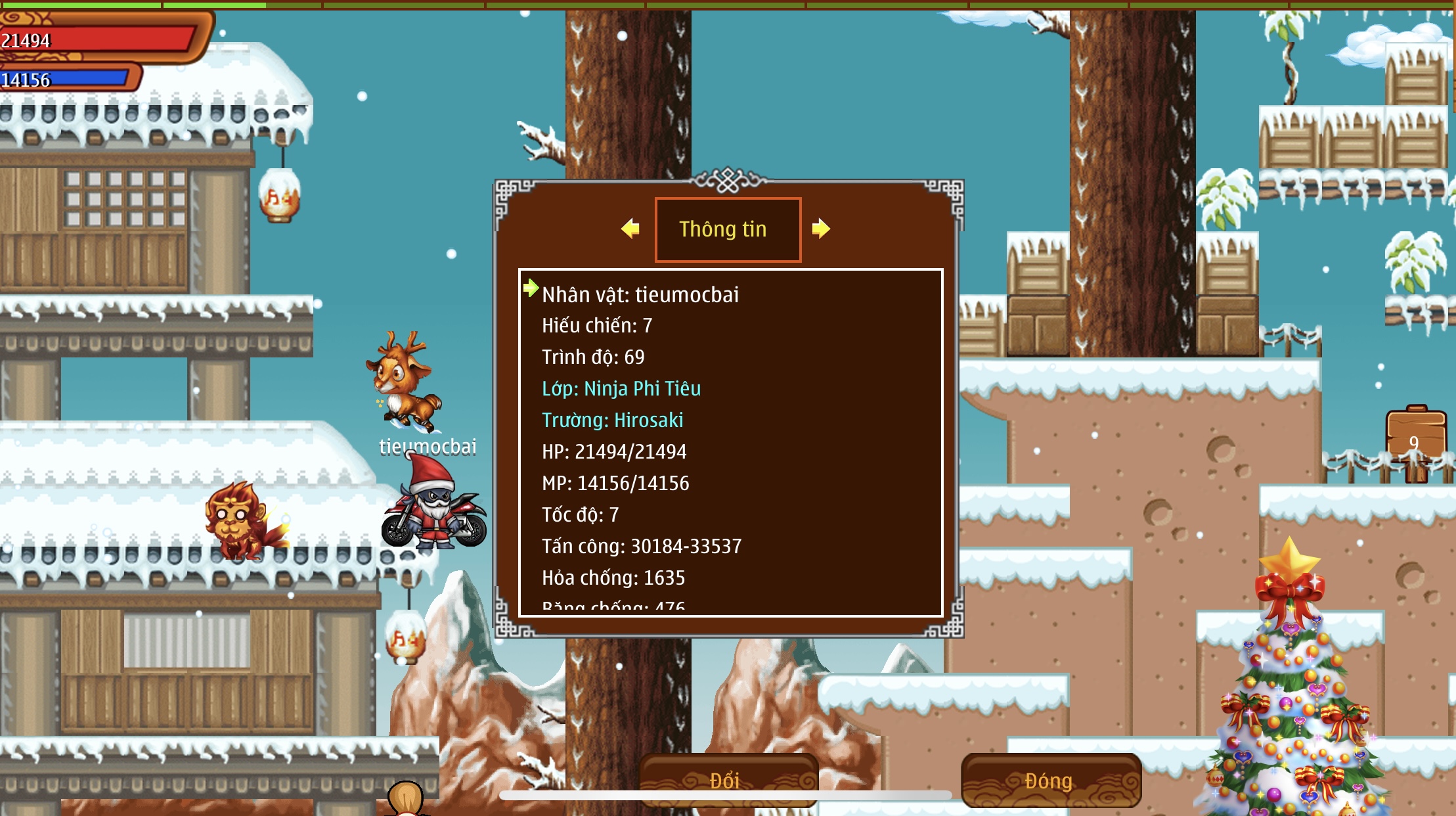Go to next tab with right arrow
This screenshot has height=816, width=1456.
click(821, 229)
